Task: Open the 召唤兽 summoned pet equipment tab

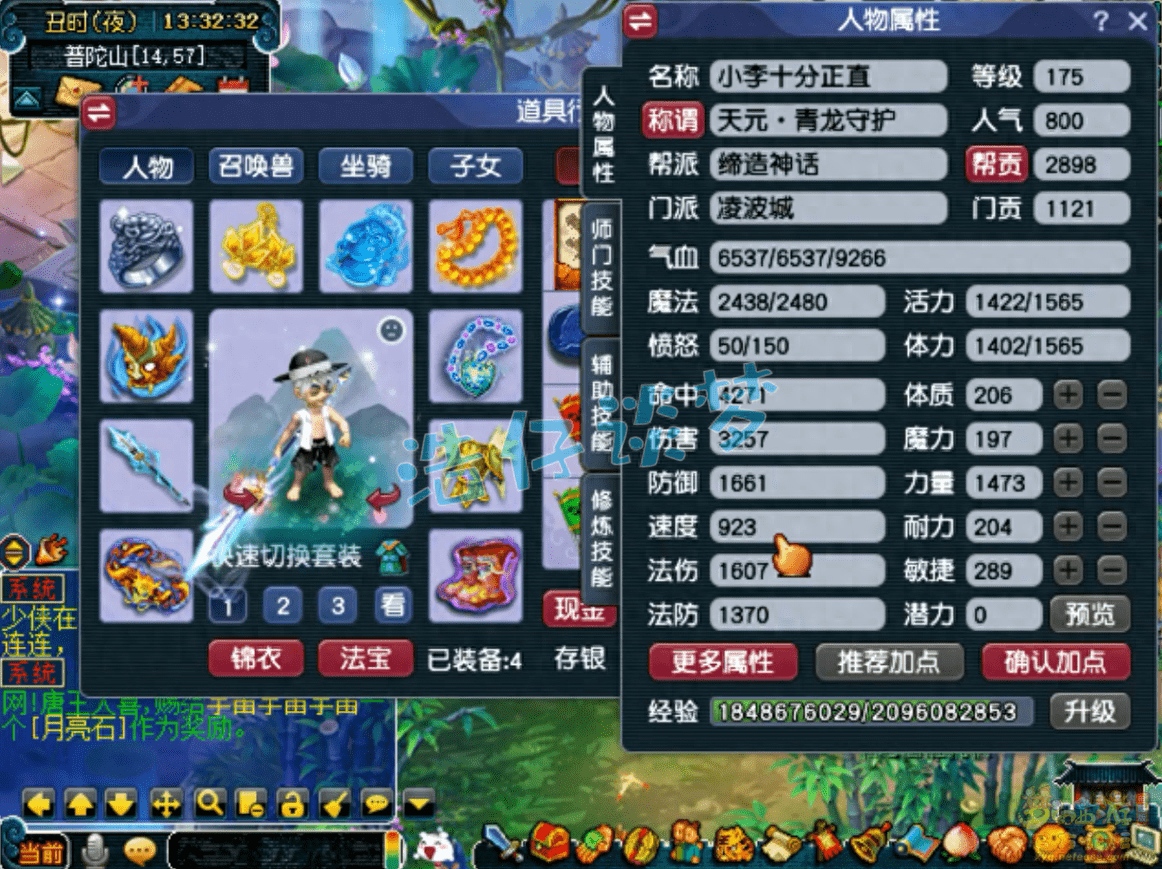Action: click(255, 166)
